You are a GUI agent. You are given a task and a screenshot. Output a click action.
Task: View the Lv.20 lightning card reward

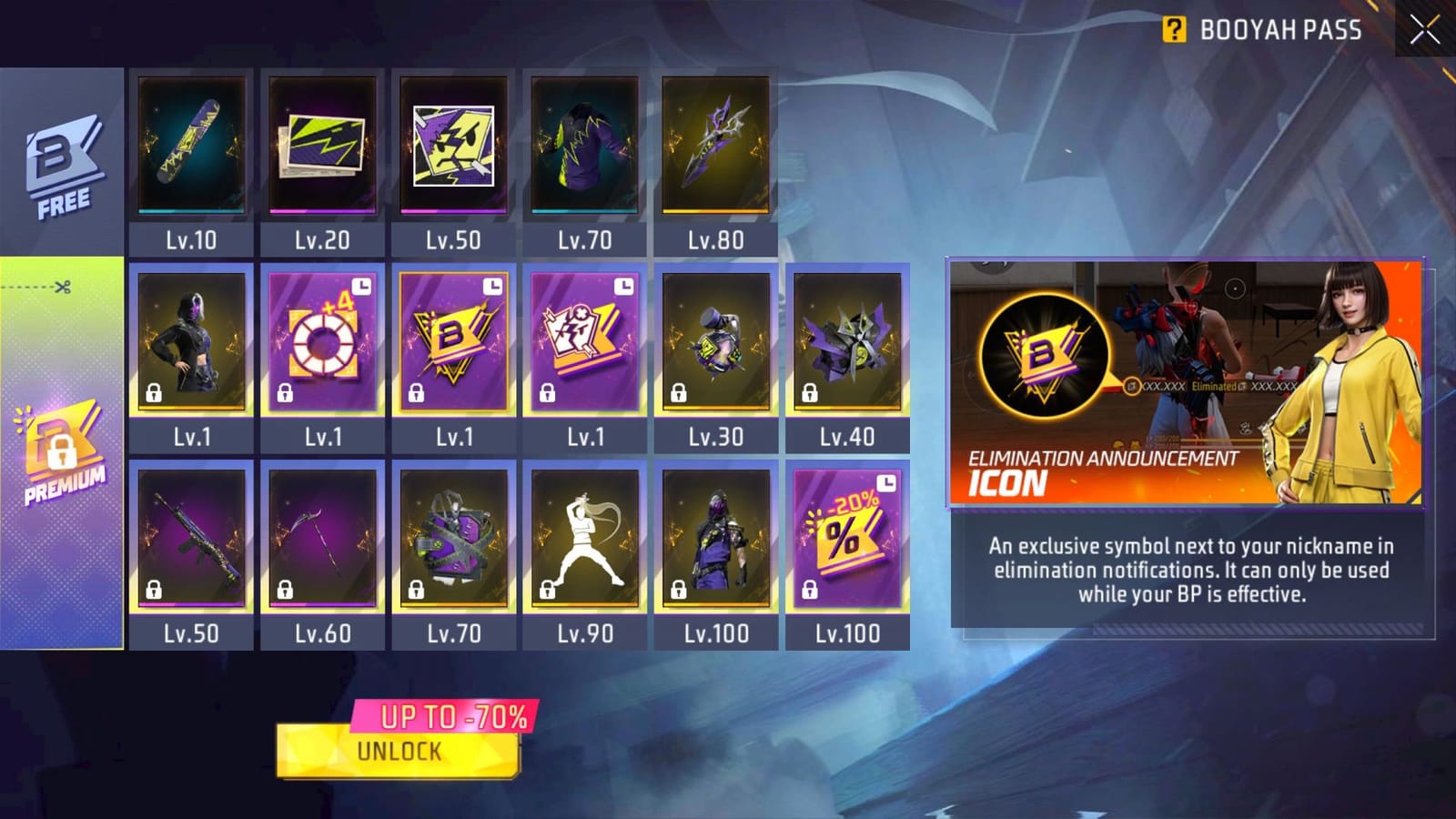click(322, 146)
